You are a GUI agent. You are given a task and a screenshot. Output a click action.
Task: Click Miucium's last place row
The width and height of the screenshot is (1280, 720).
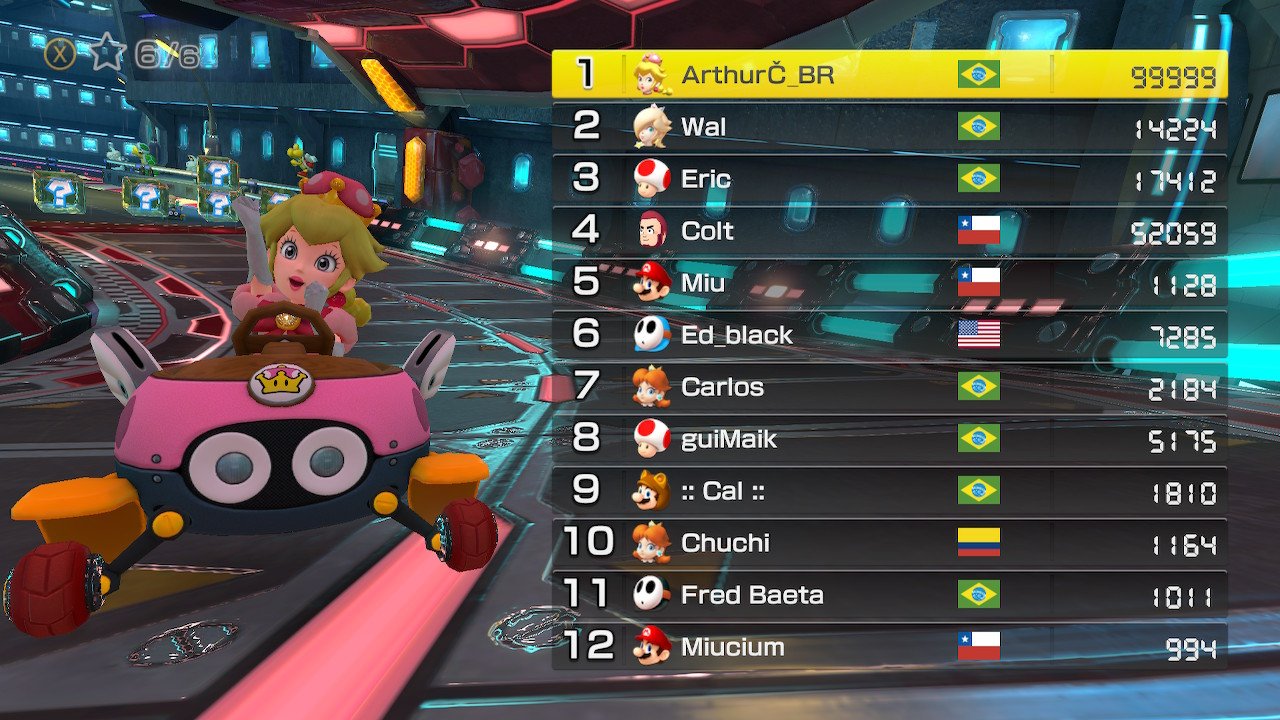pyautogui.click(x=889, y=647)
